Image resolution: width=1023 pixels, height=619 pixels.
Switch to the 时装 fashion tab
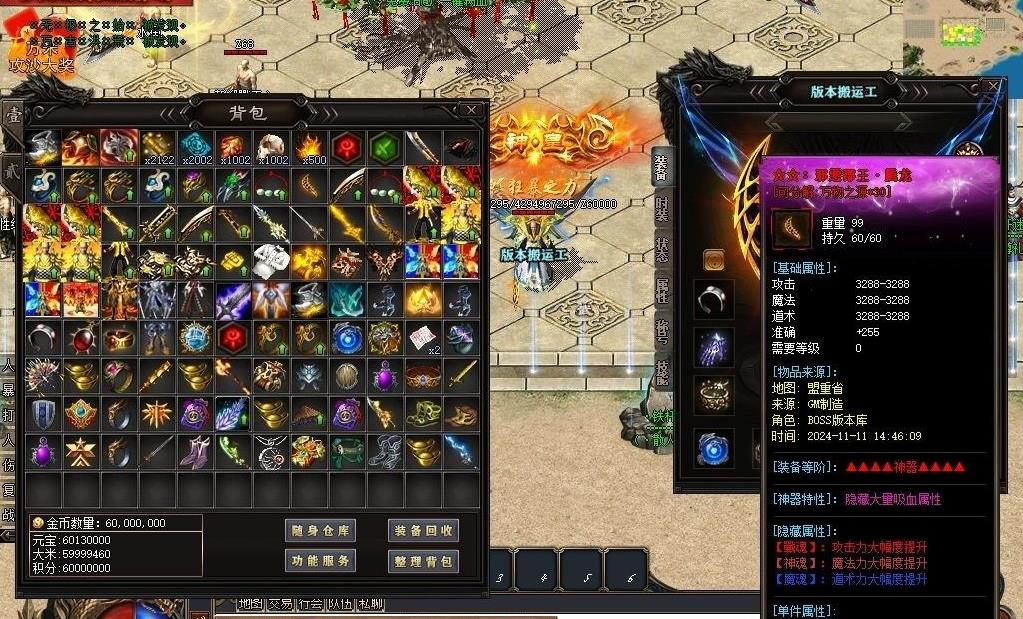tap(661, 209)
